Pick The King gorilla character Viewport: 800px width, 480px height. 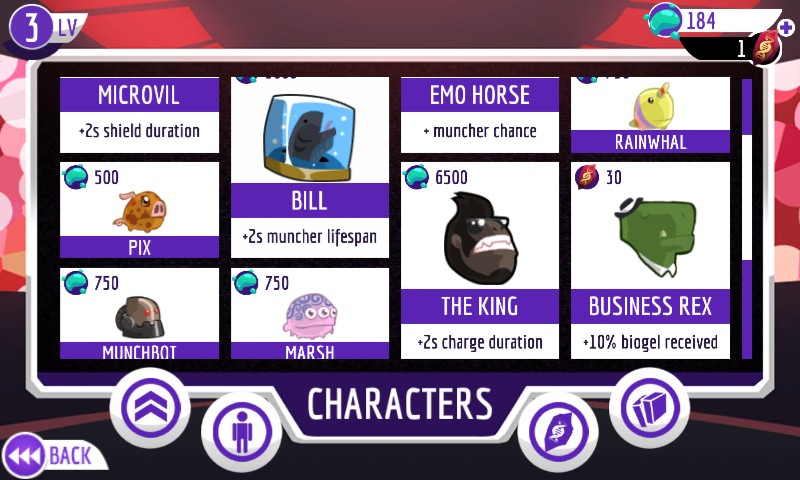(x=480, y=260)
